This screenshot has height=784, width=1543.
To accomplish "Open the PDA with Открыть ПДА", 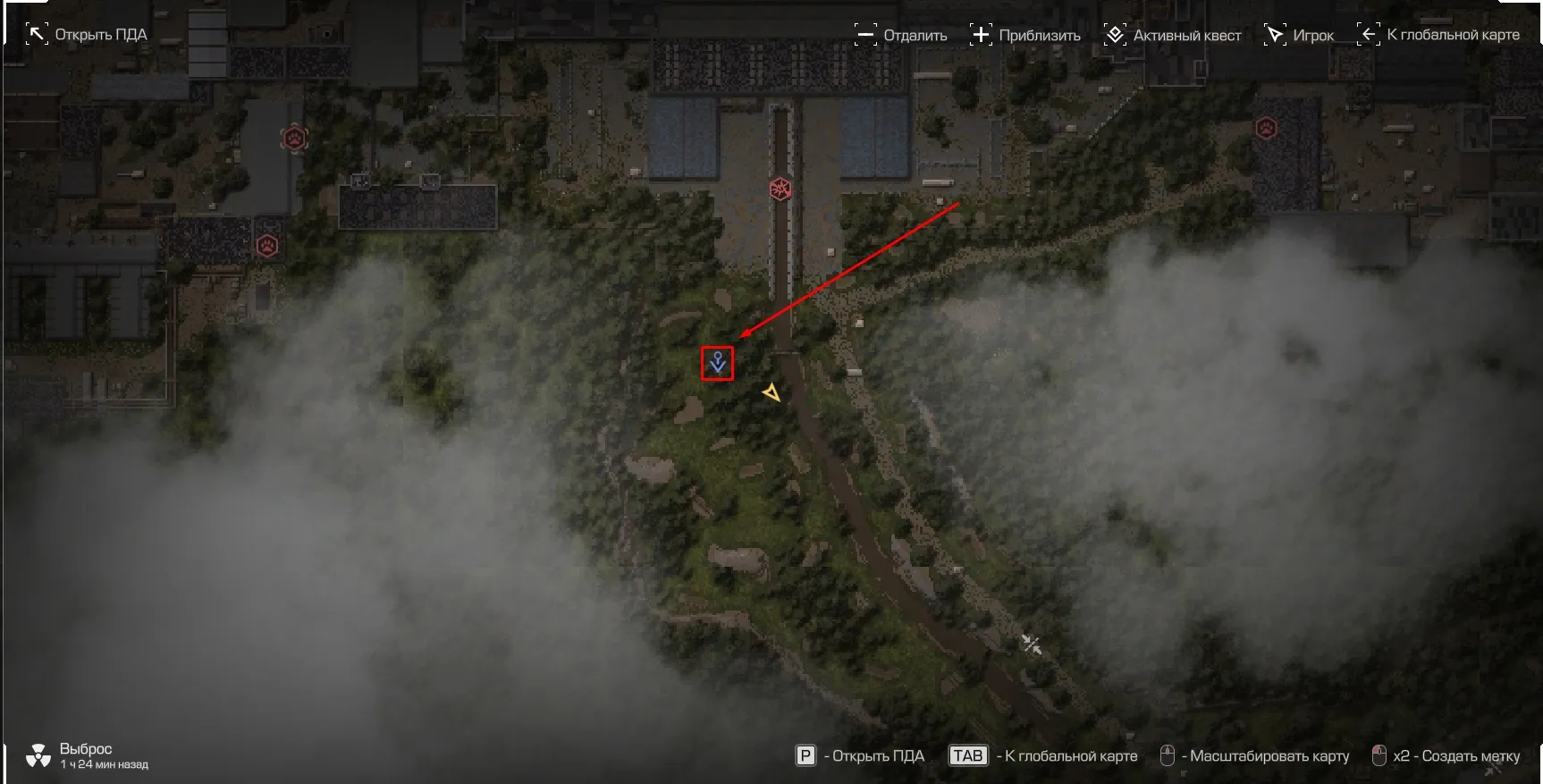I will pos(88,35).
